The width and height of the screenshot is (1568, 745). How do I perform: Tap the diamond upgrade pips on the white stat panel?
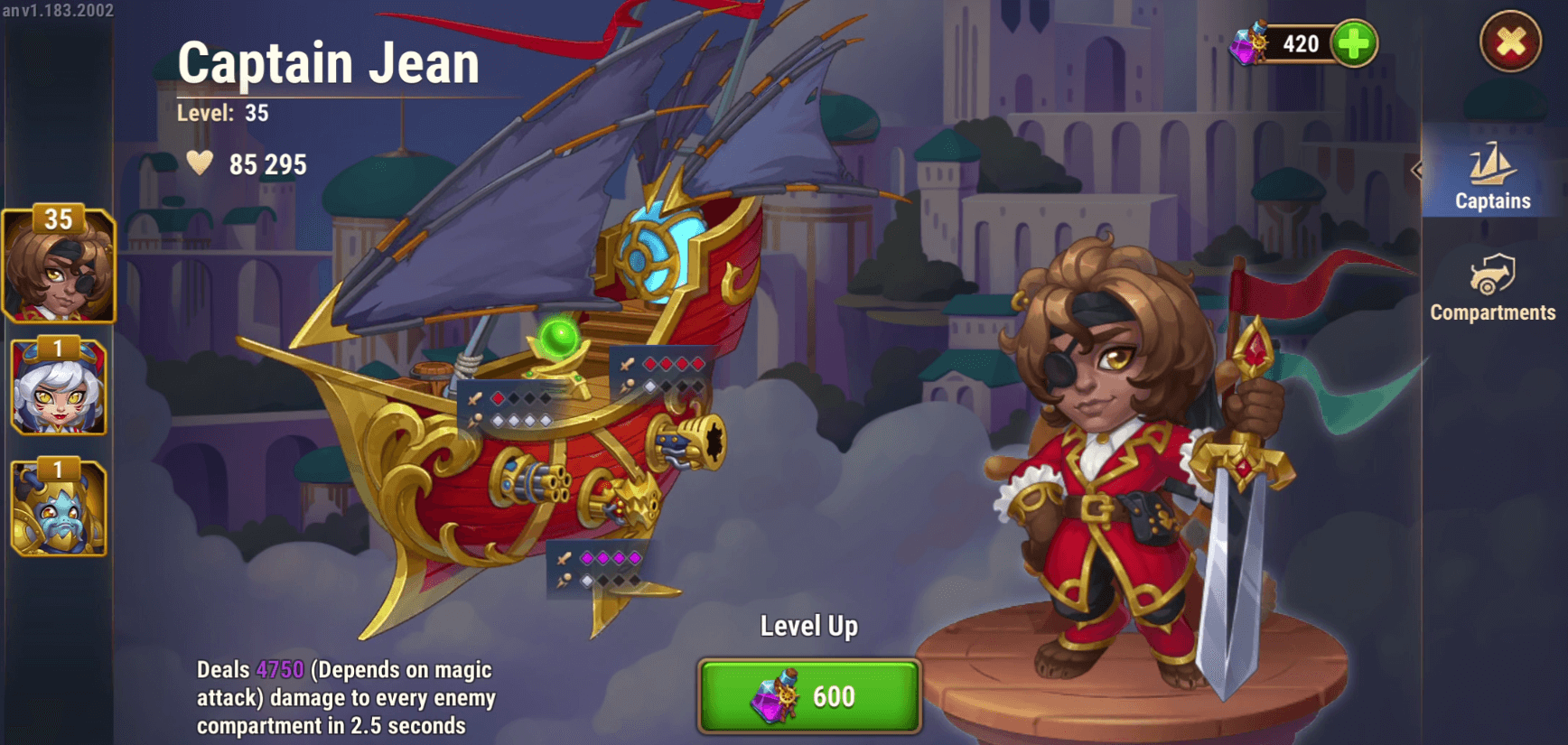point(519,420)
